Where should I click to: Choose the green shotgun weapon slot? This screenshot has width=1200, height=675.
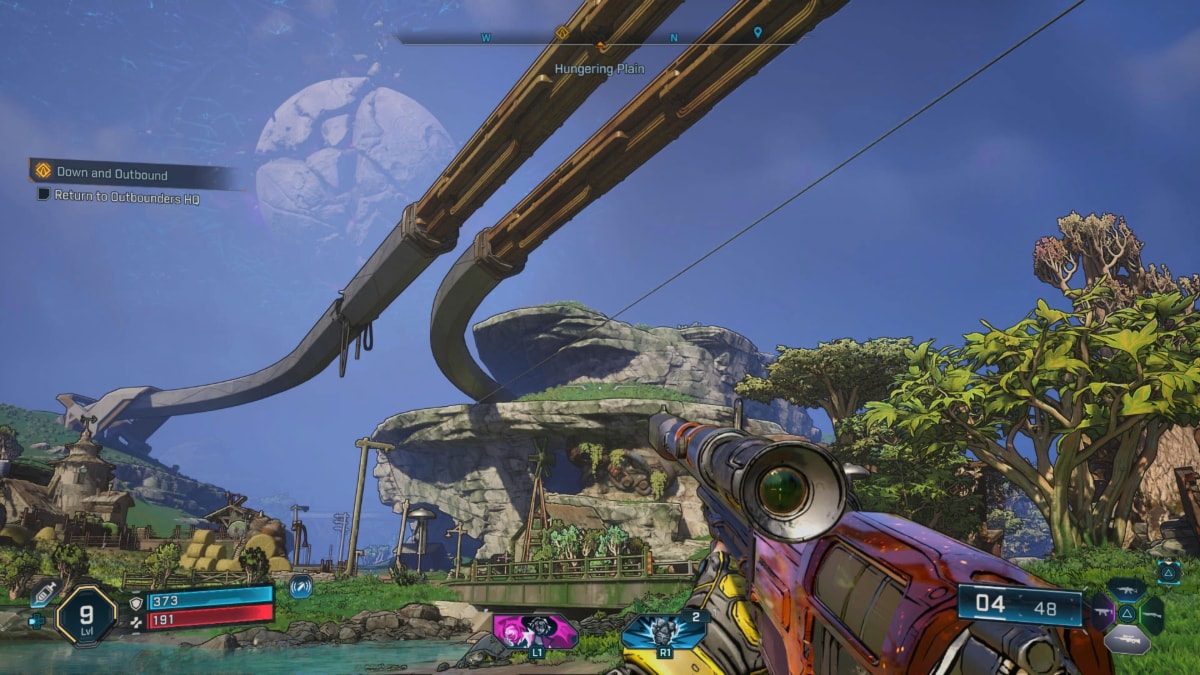[x=1153, y=614]
